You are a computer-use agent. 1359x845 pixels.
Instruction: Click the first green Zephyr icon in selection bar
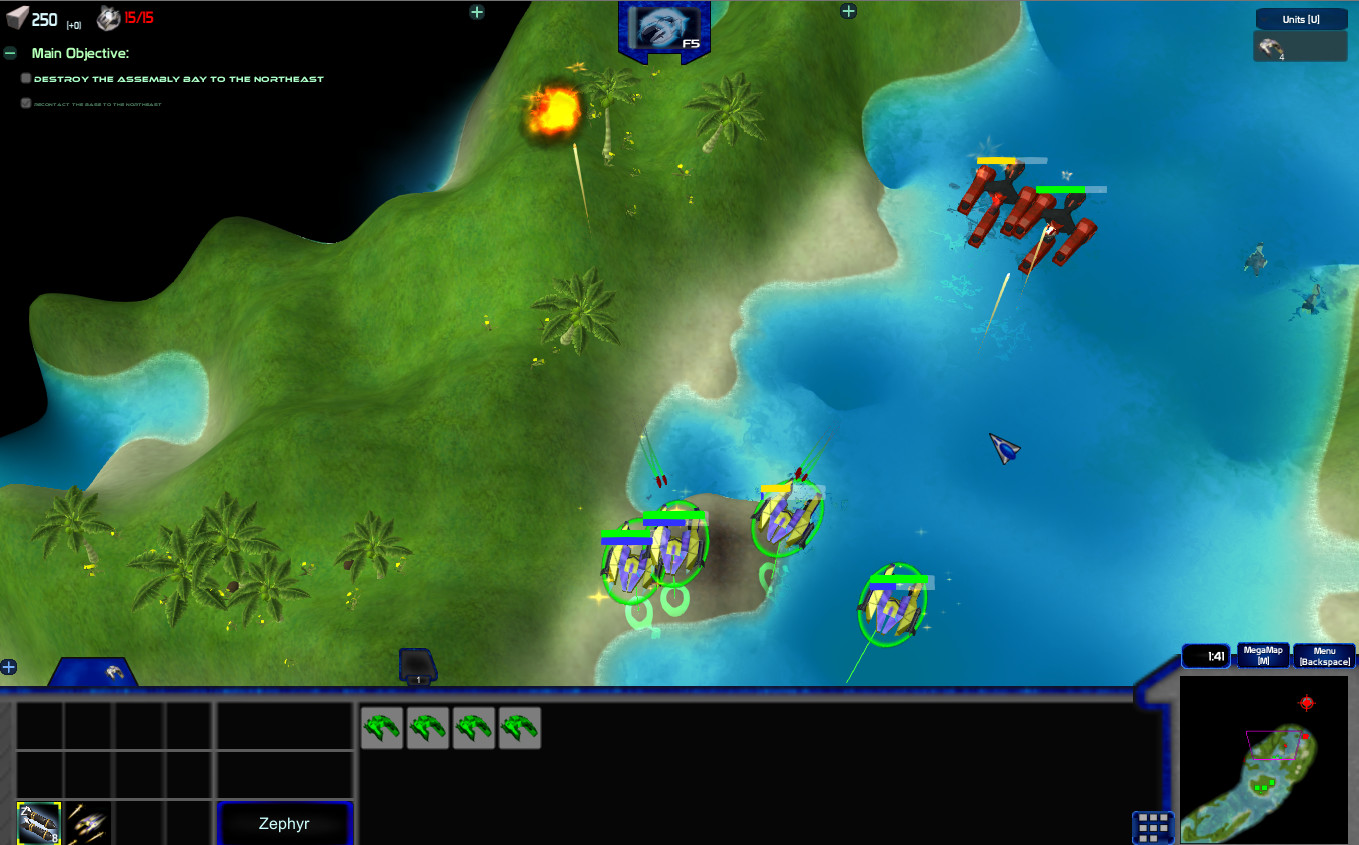[382, 727]
